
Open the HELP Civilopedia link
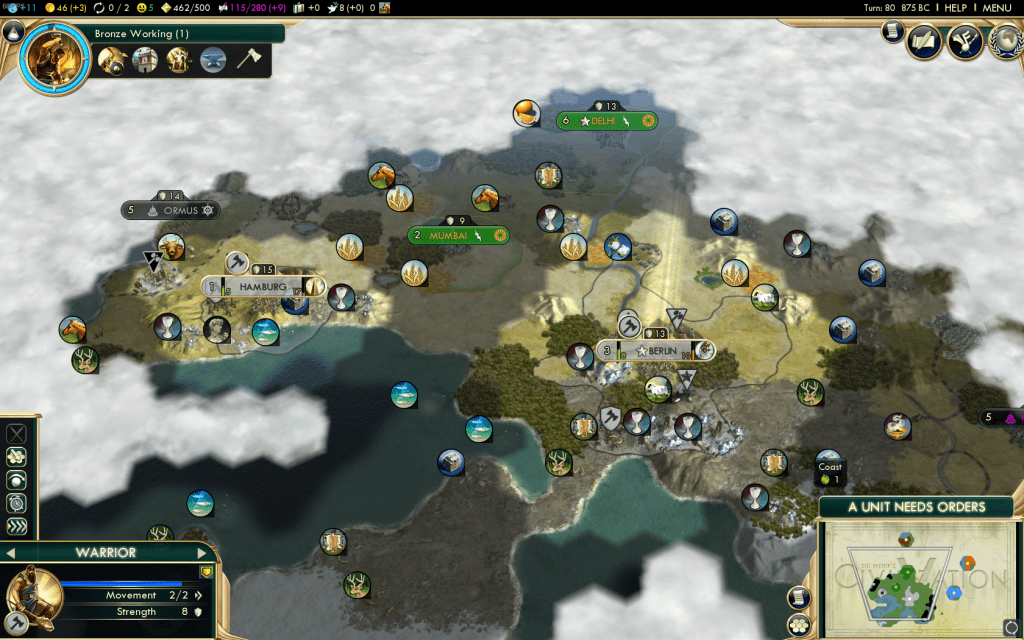coord(956,8)
